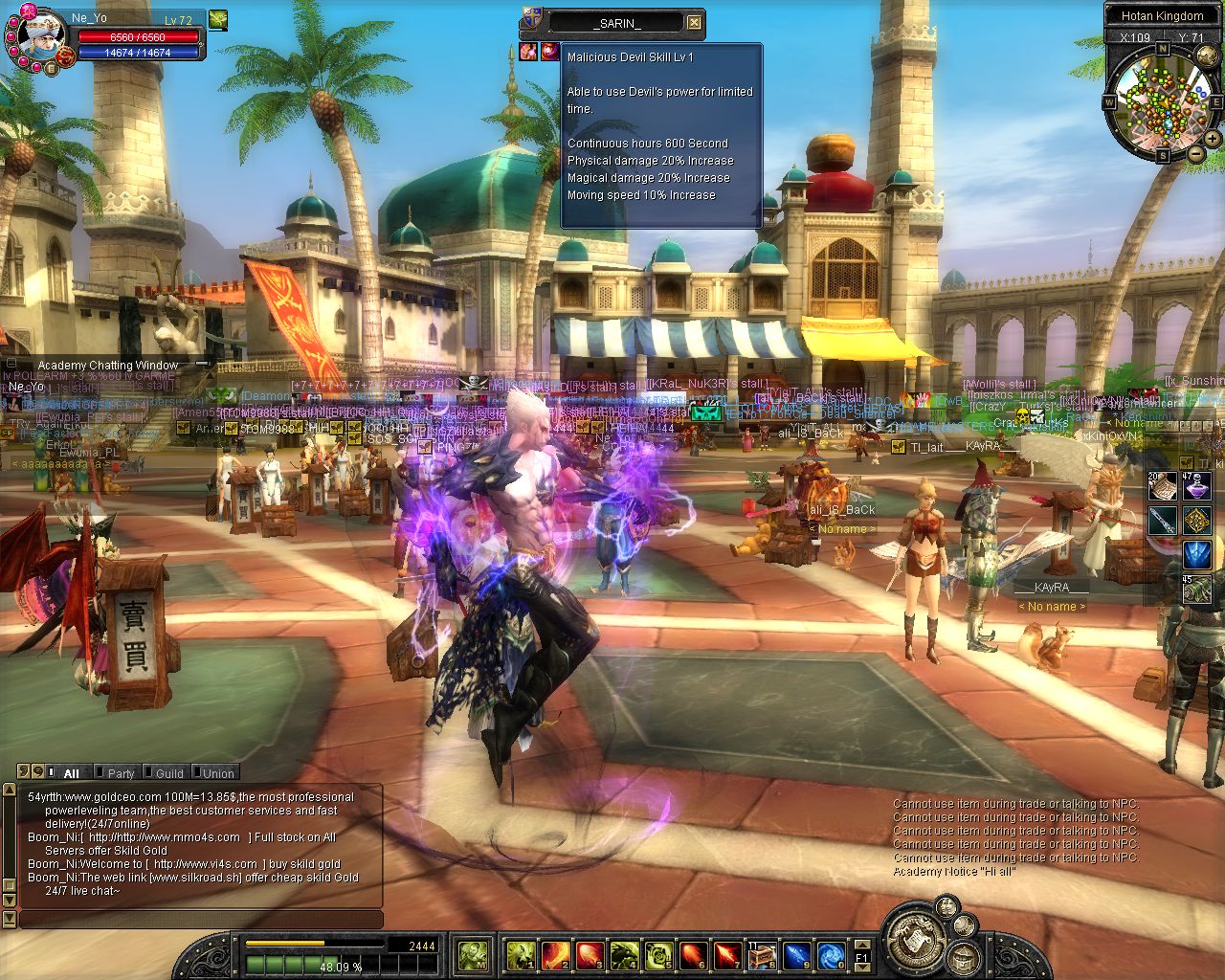
Task: Select the All chat tab
Action: 71,773
